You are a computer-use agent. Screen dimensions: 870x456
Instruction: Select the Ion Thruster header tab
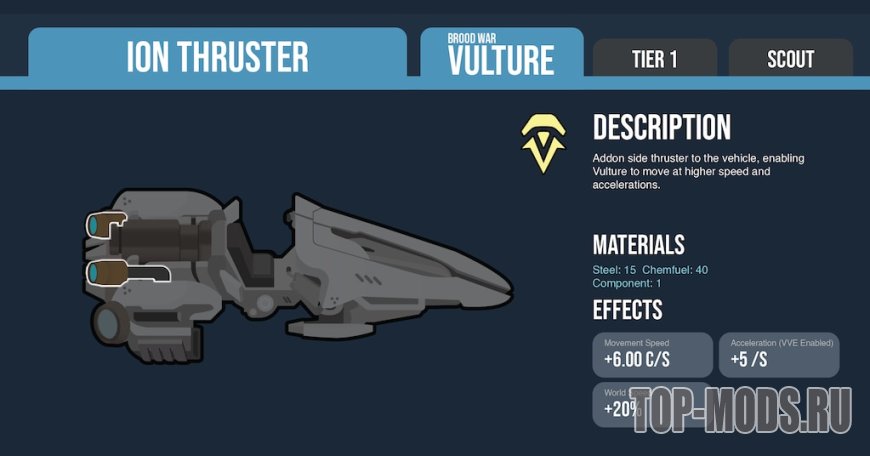pos(217,56)
